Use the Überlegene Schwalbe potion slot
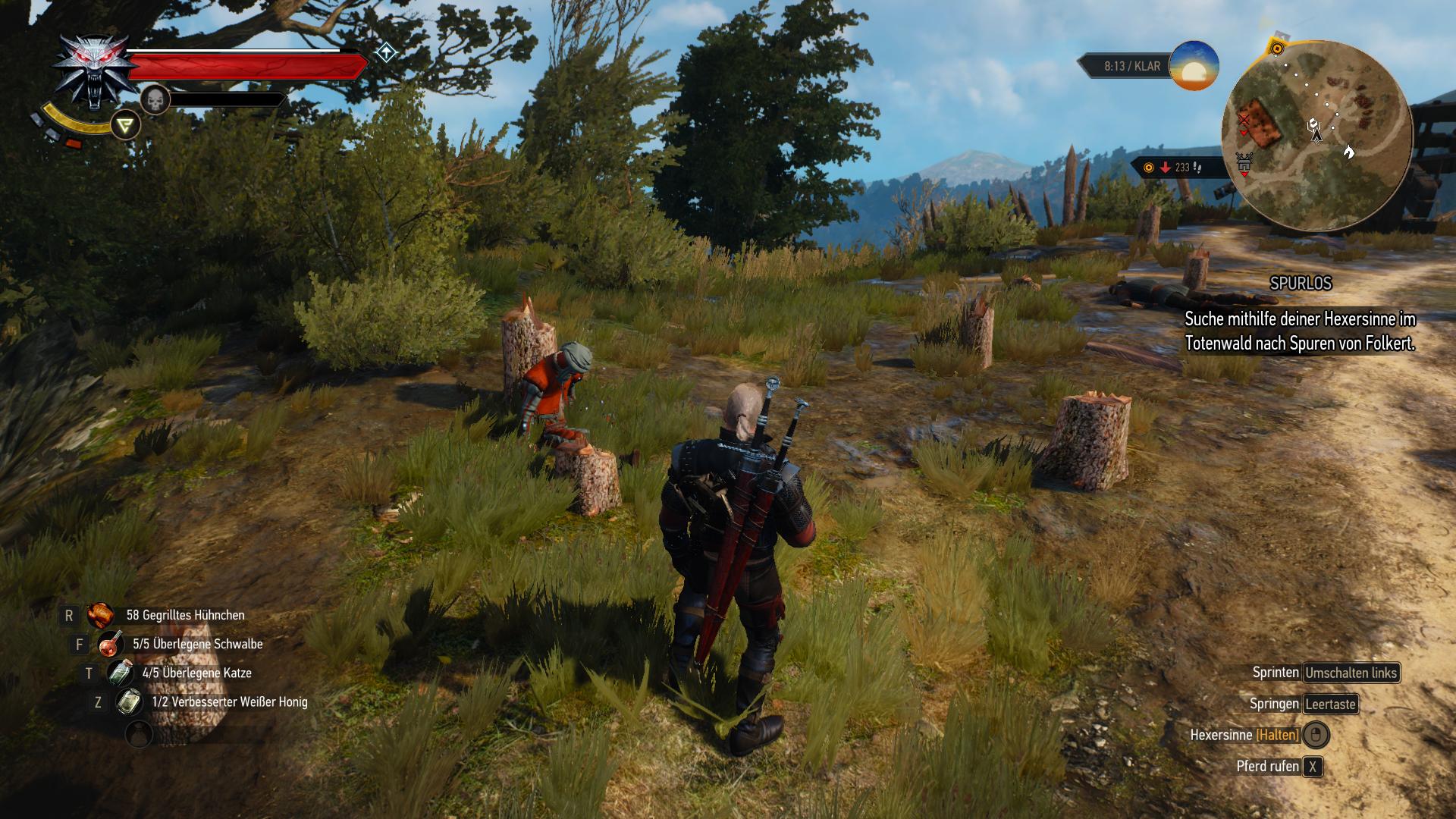1456x819 pixels. [x=111, y=644]
